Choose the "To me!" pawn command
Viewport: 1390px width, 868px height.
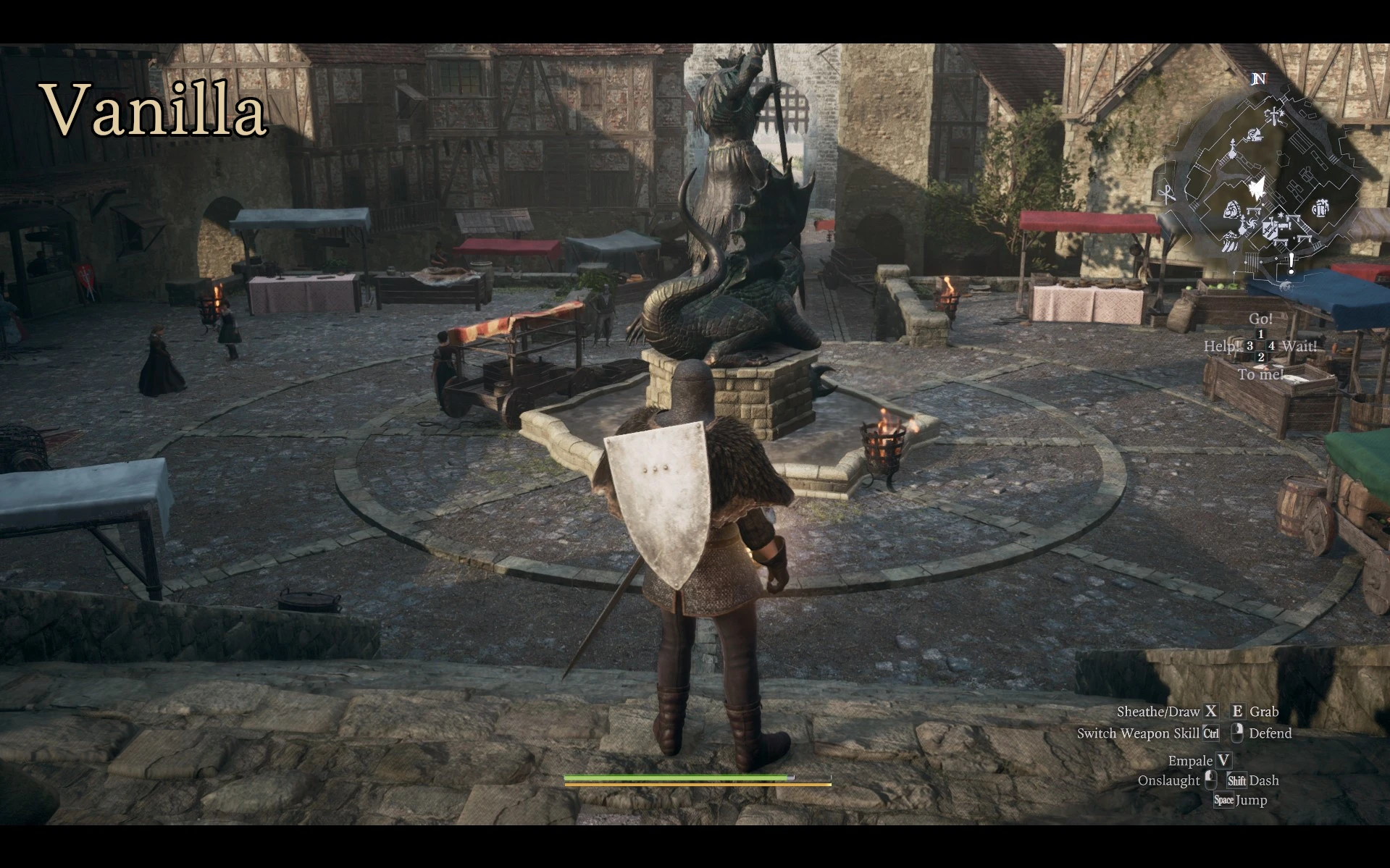pos(1260,374)
